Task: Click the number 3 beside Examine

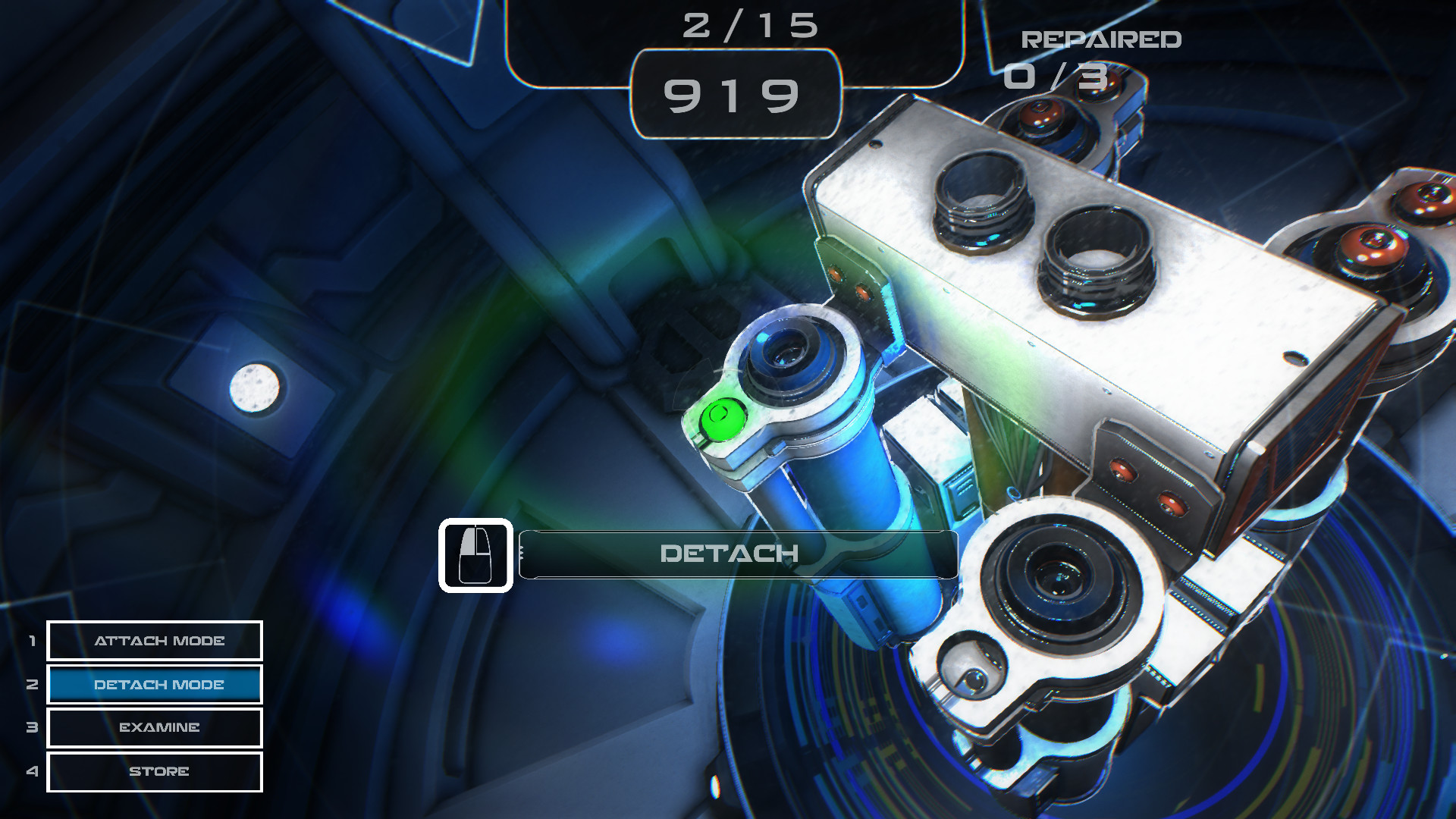Action: (x=32, y=728)
